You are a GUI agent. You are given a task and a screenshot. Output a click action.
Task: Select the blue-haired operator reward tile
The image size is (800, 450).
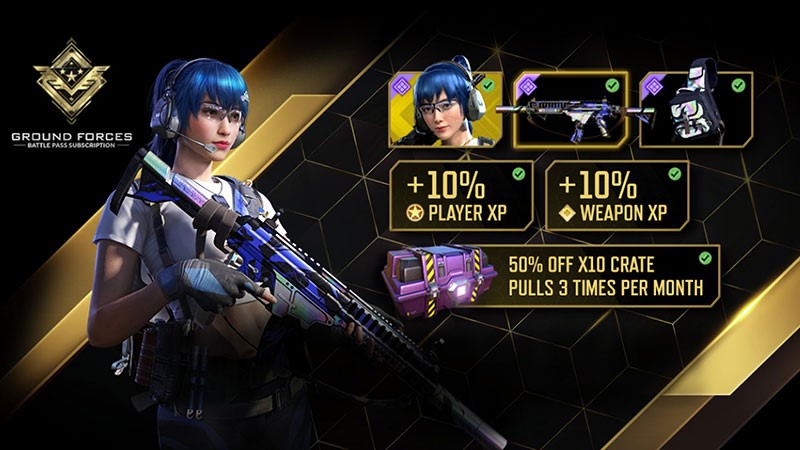point(446,112)
